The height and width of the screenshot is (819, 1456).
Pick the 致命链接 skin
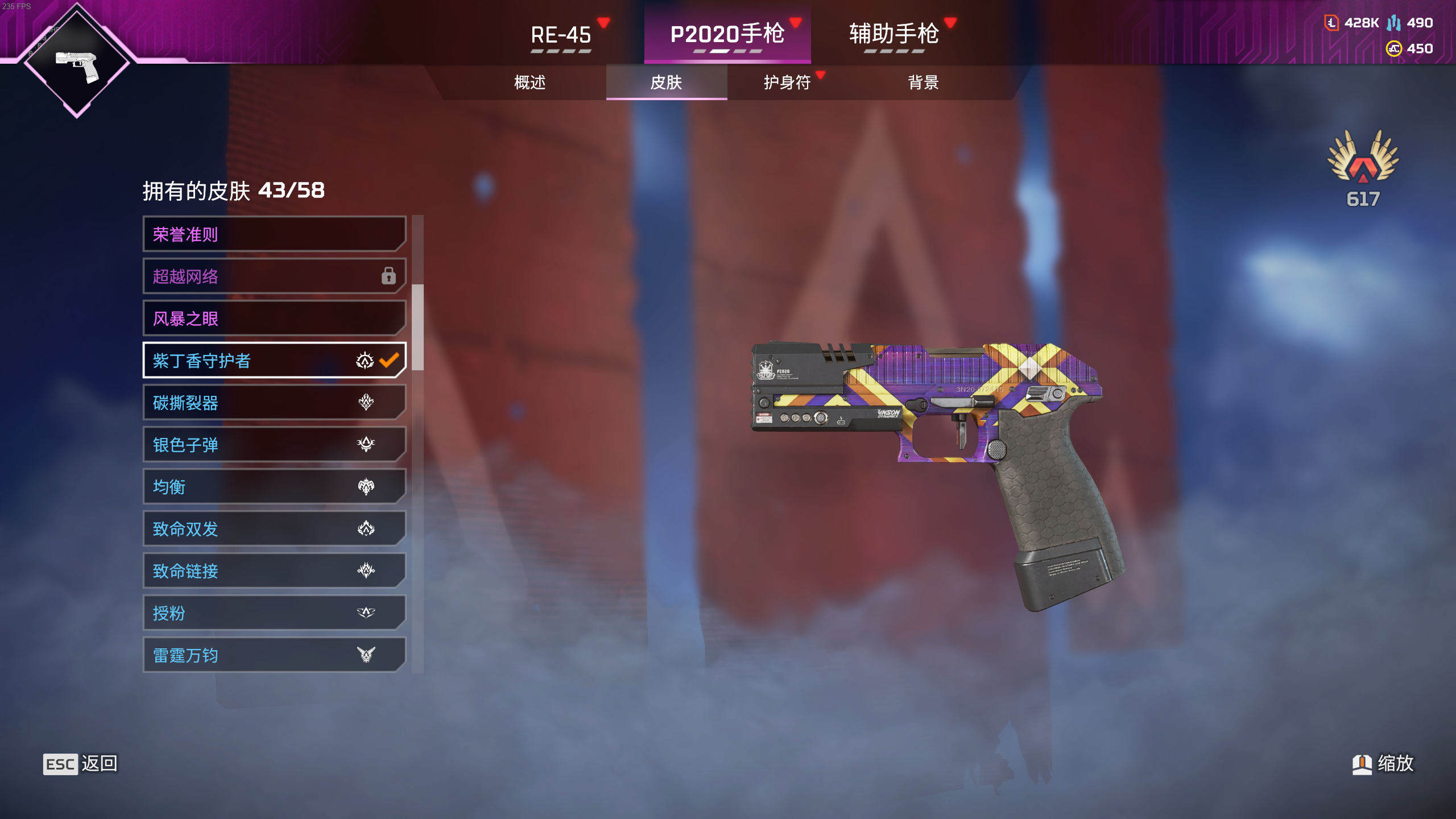pos(274,571)
